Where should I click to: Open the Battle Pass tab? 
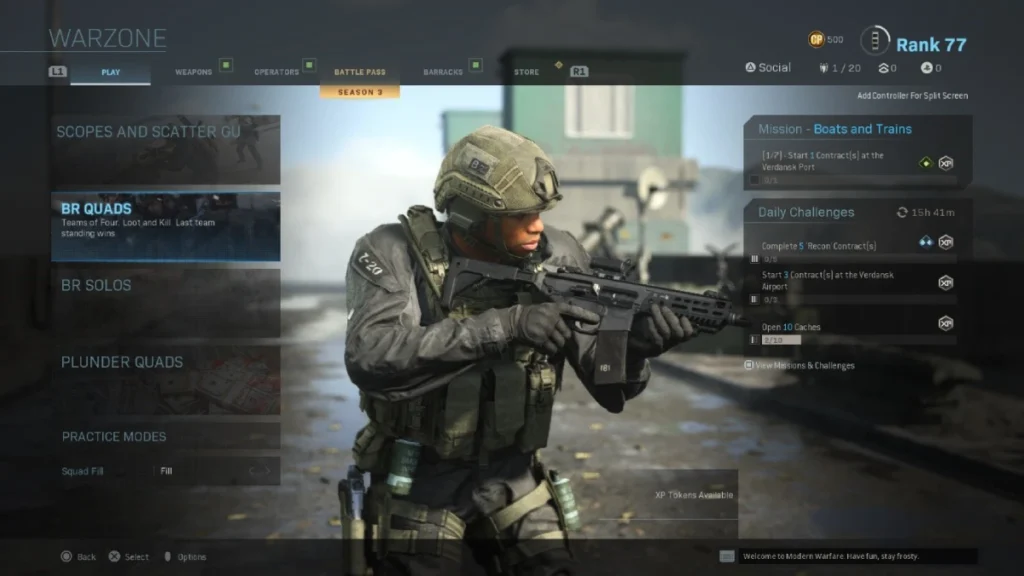coord(360,72)
